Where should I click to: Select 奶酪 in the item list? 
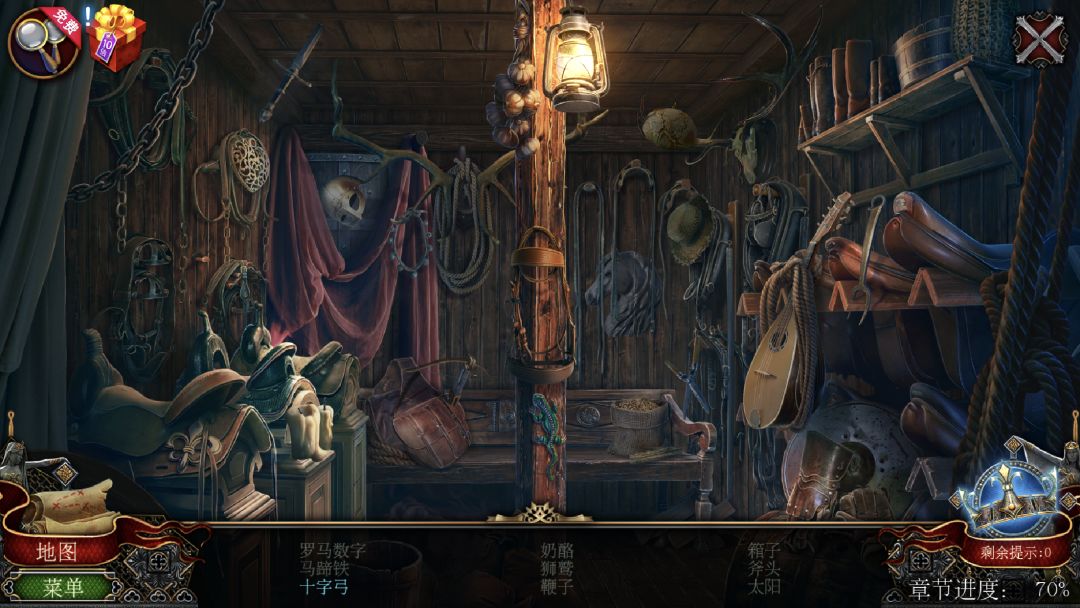pyautogui.click(x=557, y=550)
